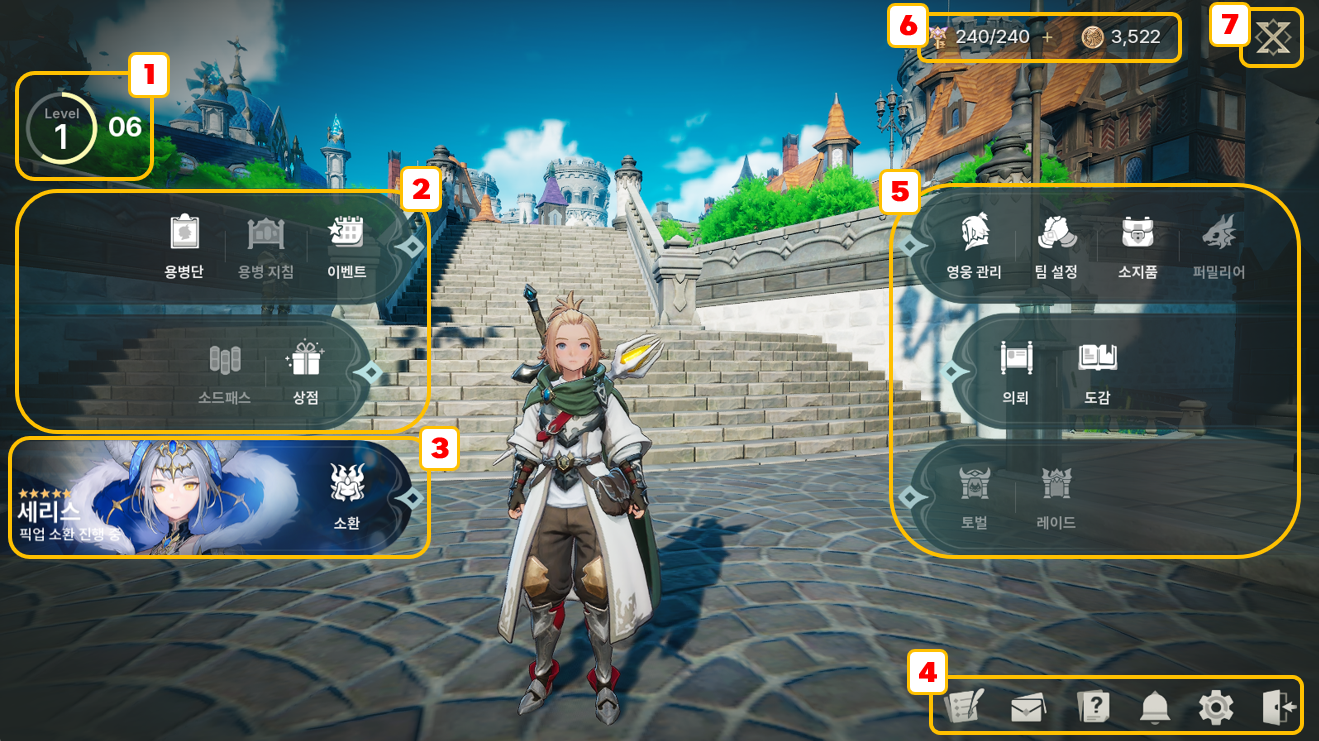Open the 도감 encyclopedia book
Screen dimensions: 1319x741
point(1097,371)
